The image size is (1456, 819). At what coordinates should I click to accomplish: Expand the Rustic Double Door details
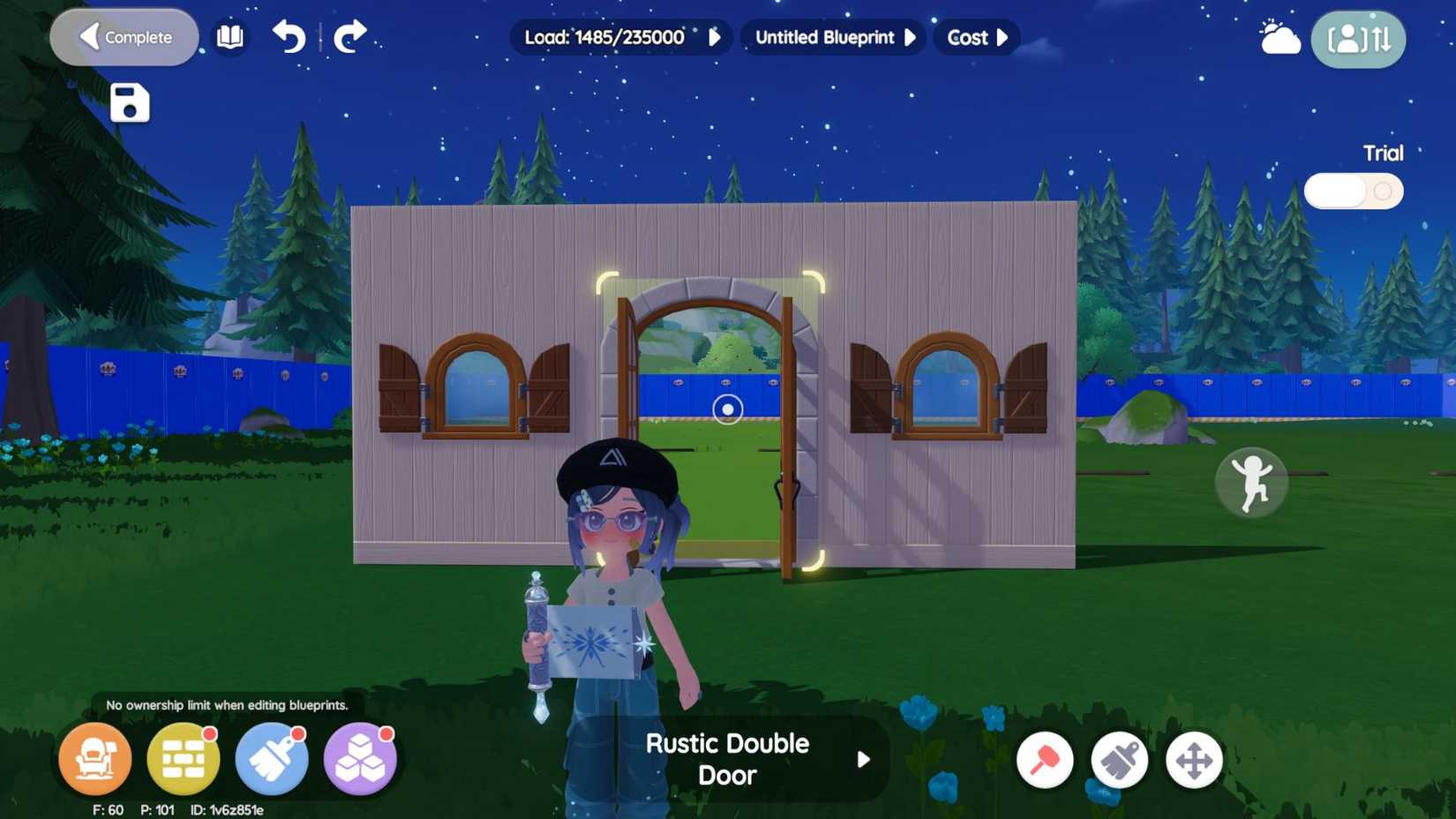point(862,759)
